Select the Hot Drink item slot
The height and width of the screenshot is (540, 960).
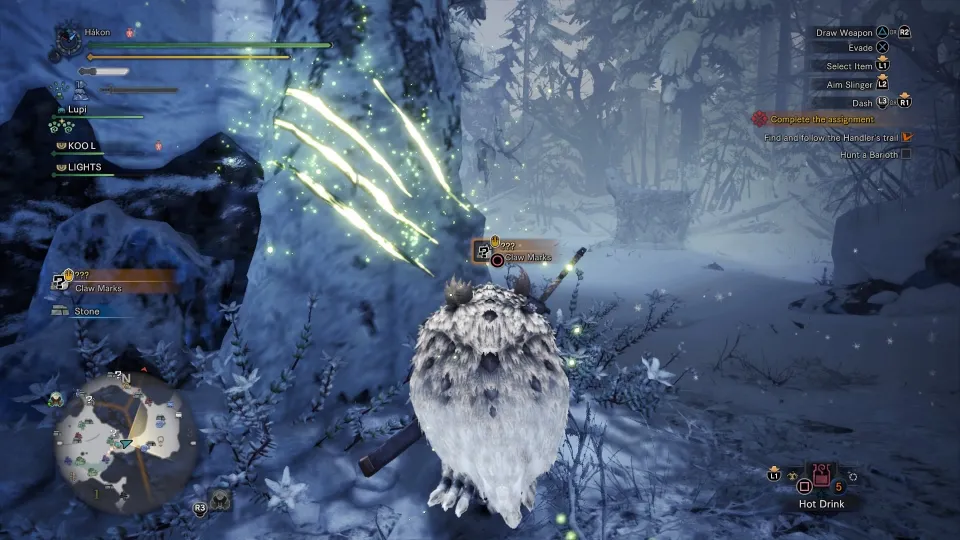[822, 479]
